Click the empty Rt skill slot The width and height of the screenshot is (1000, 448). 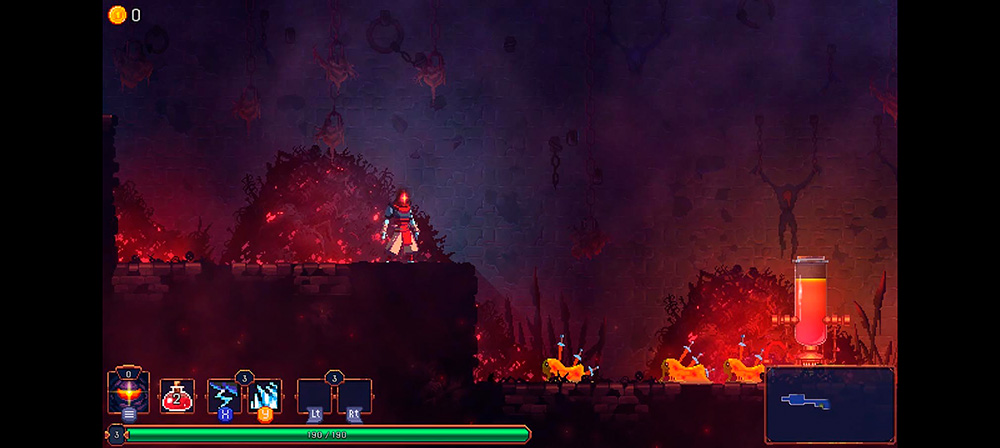point(355,396)
